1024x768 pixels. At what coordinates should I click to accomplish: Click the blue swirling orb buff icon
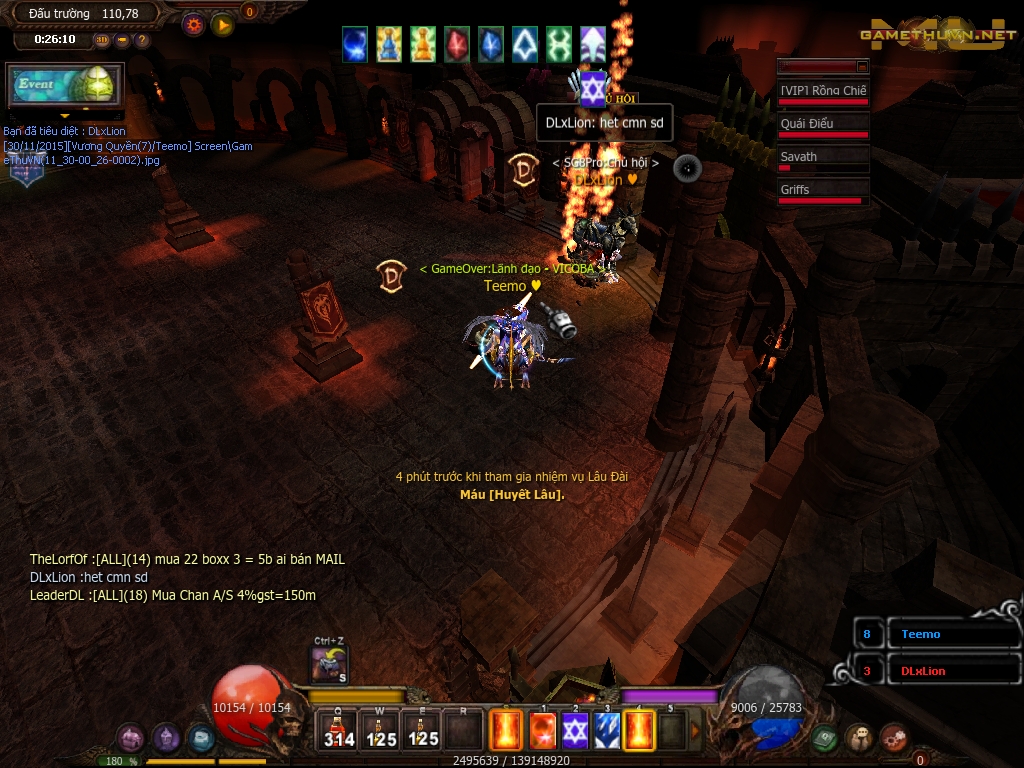pos(356,44)
